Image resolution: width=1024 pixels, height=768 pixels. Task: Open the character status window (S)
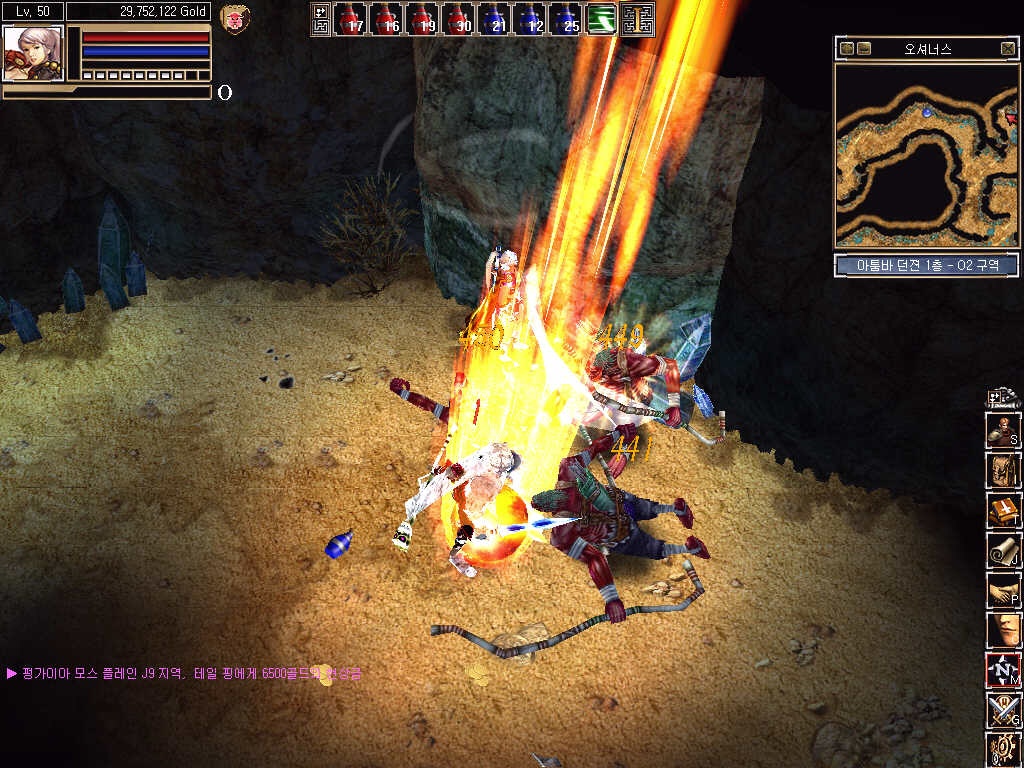click(1003, 430)
